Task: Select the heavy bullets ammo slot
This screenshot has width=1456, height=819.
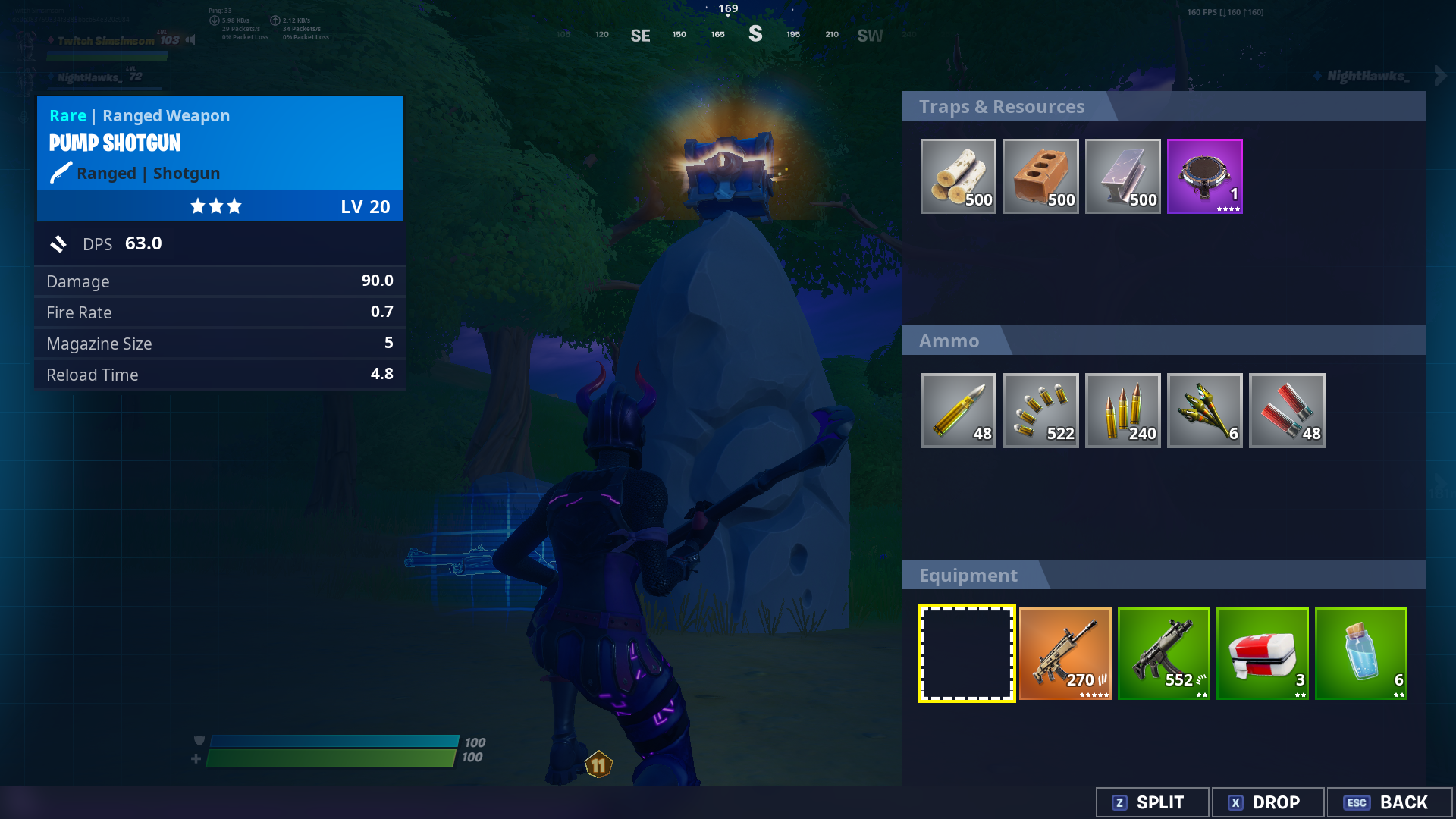Action: 958,410
